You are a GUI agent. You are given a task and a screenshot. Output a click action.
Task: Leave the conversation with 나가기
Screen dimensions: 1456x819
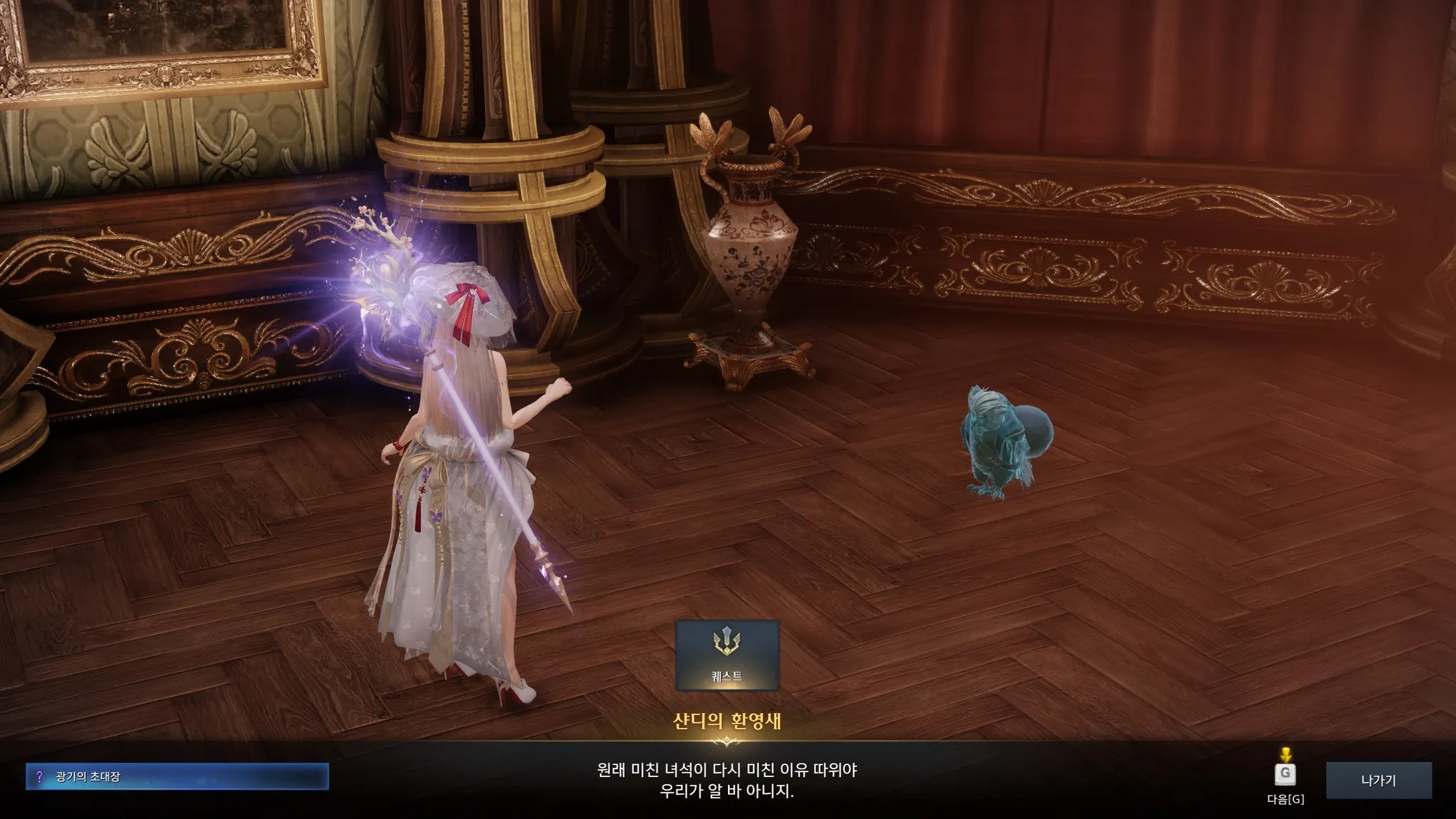pos(1378,781)
